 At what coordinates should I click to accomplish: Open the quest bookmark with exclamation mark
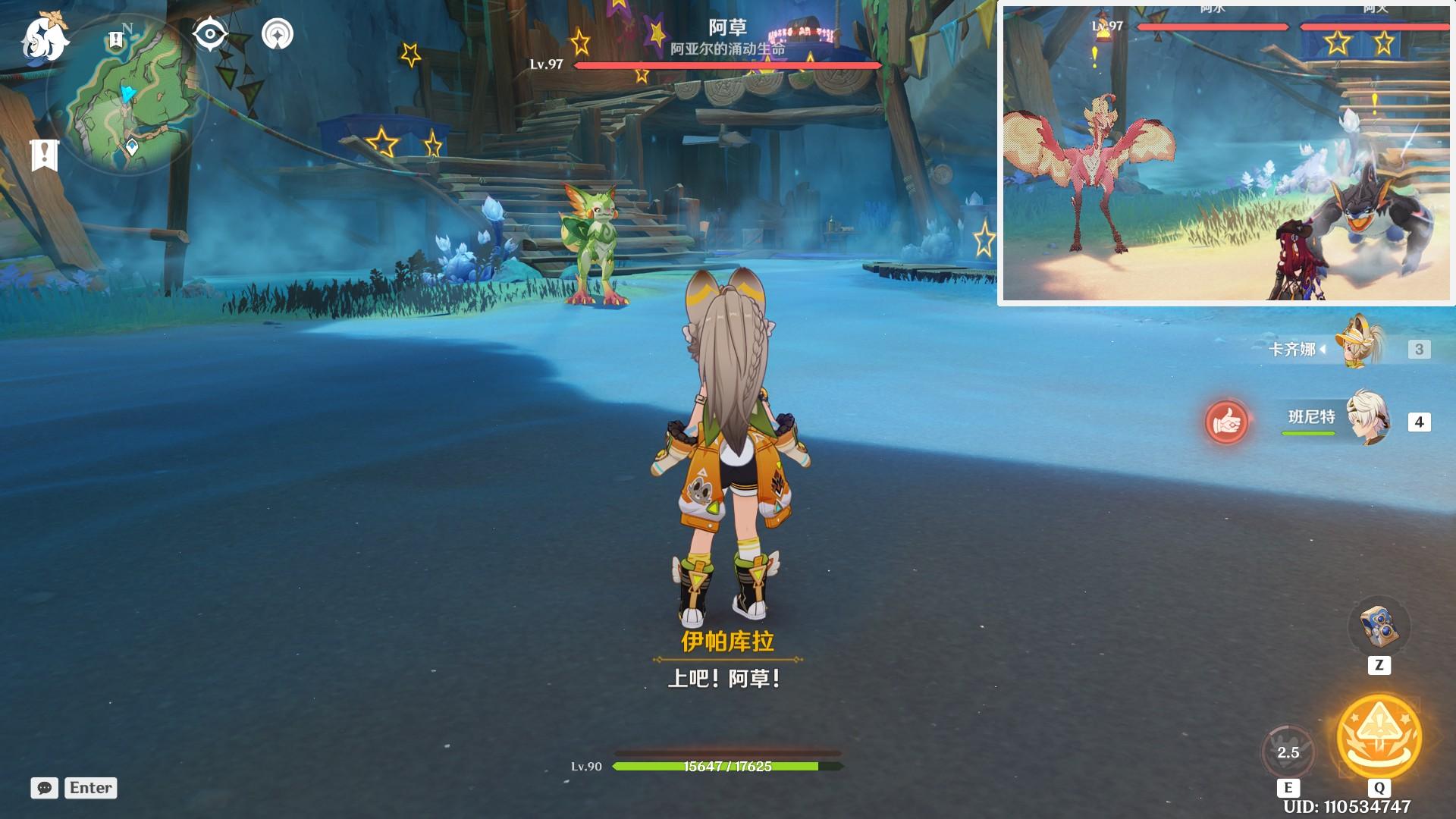(x=45, y=155)
